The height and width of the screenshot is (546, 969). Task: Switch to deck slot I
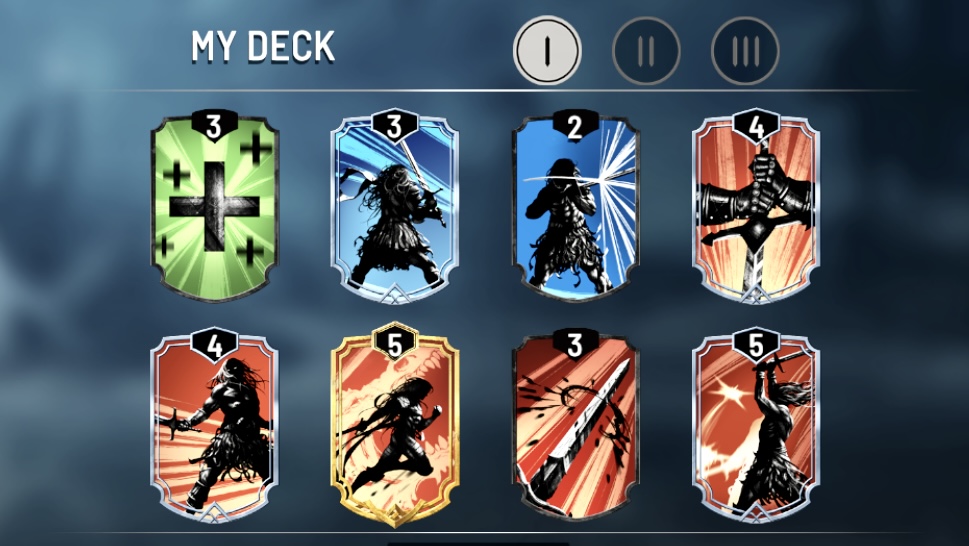click(547, 49)
